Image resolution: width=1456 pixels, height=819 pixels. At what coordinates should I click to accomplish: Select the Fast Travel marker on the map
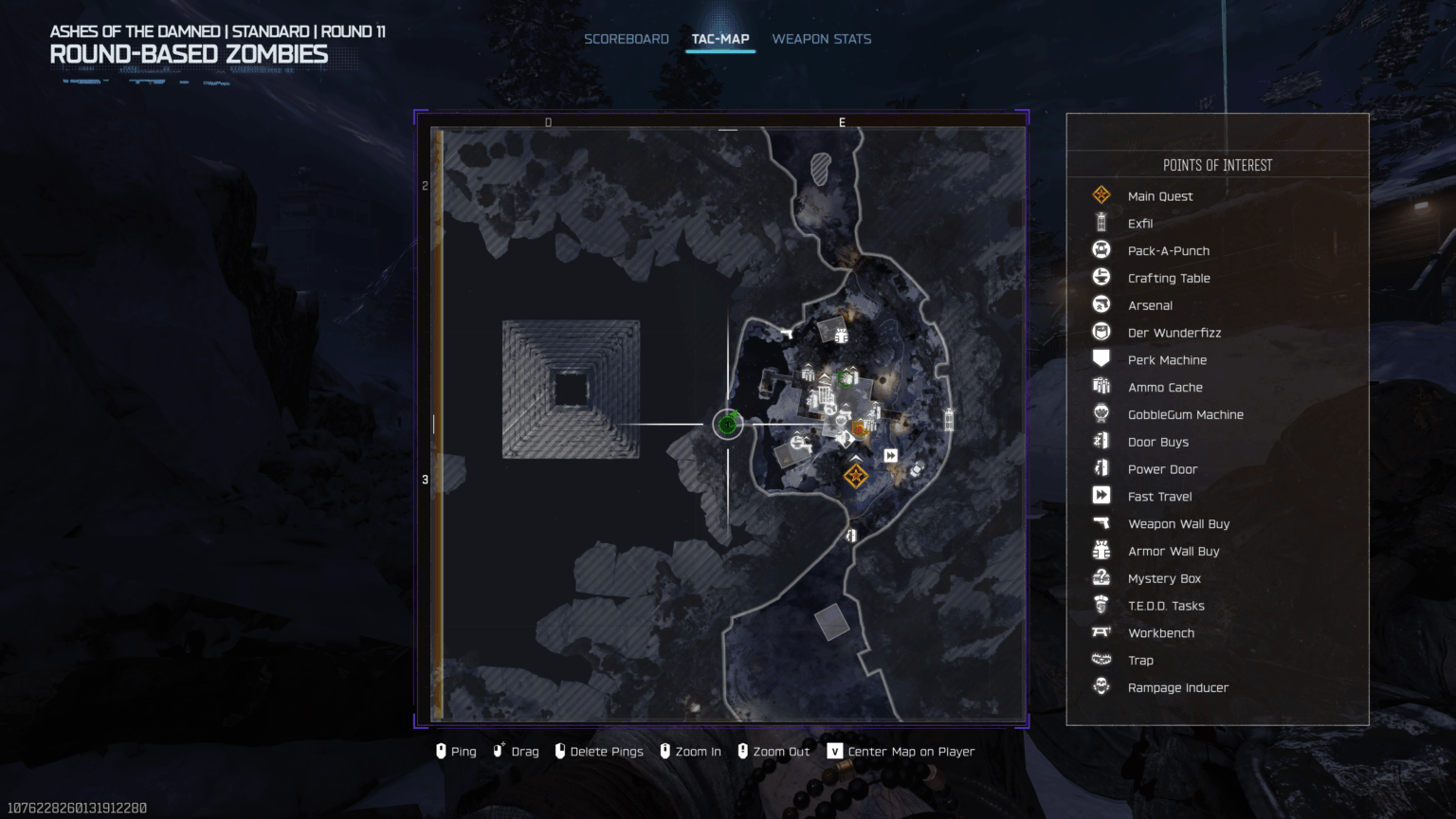click(x=891, y=456)
